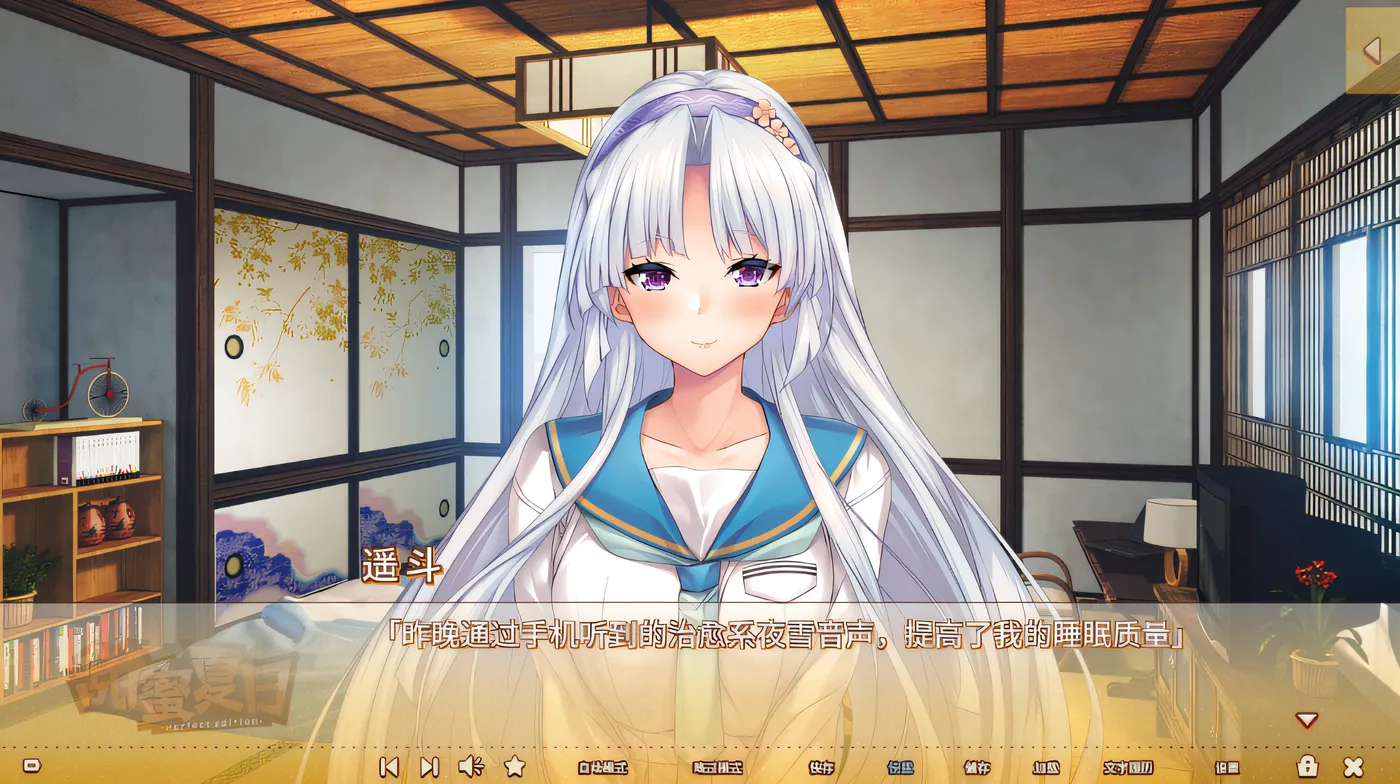Select the star bookmark icon

tap(514, 765)
